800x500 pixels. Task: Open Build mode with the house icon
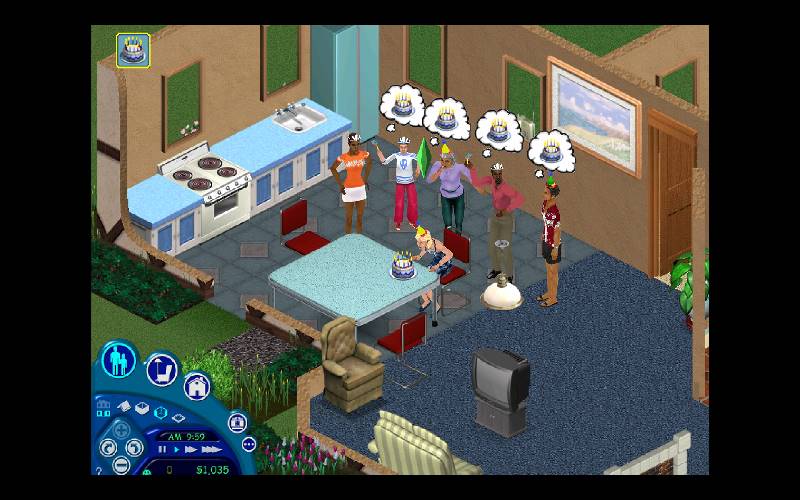coord(196,386)
